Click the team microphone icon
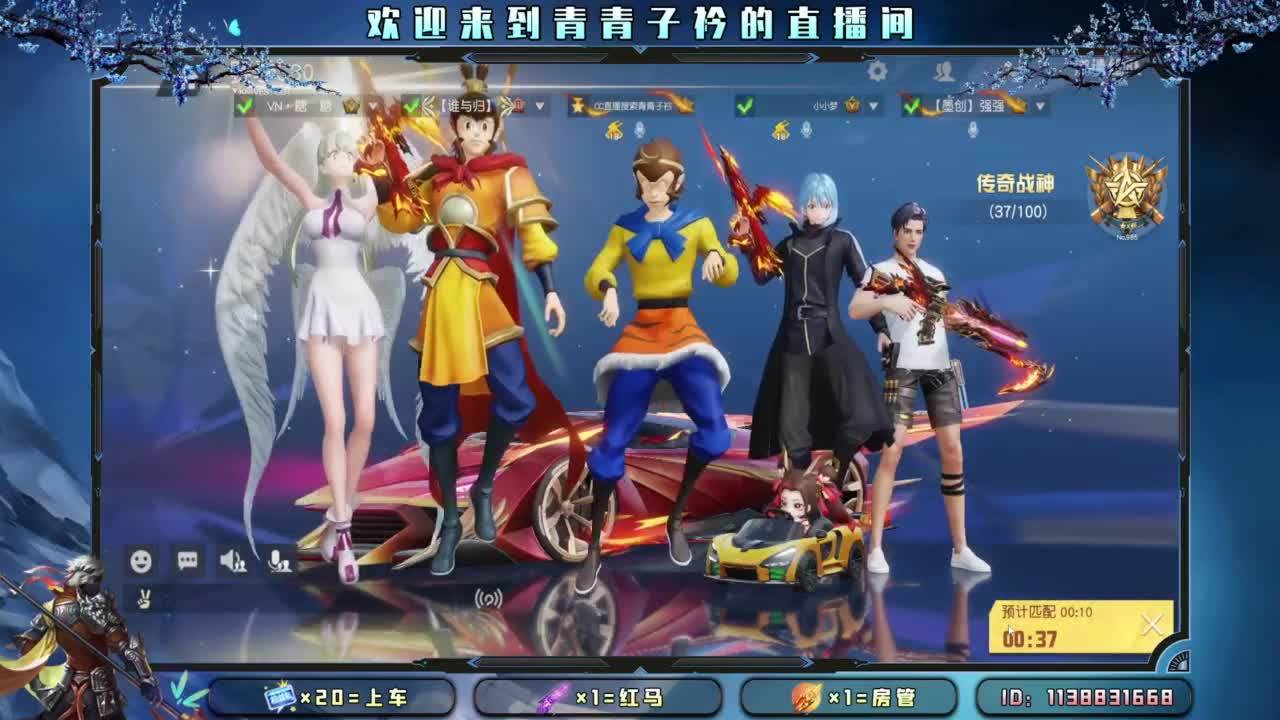The height and width of the screenshot is (720, 1280). 277,561
